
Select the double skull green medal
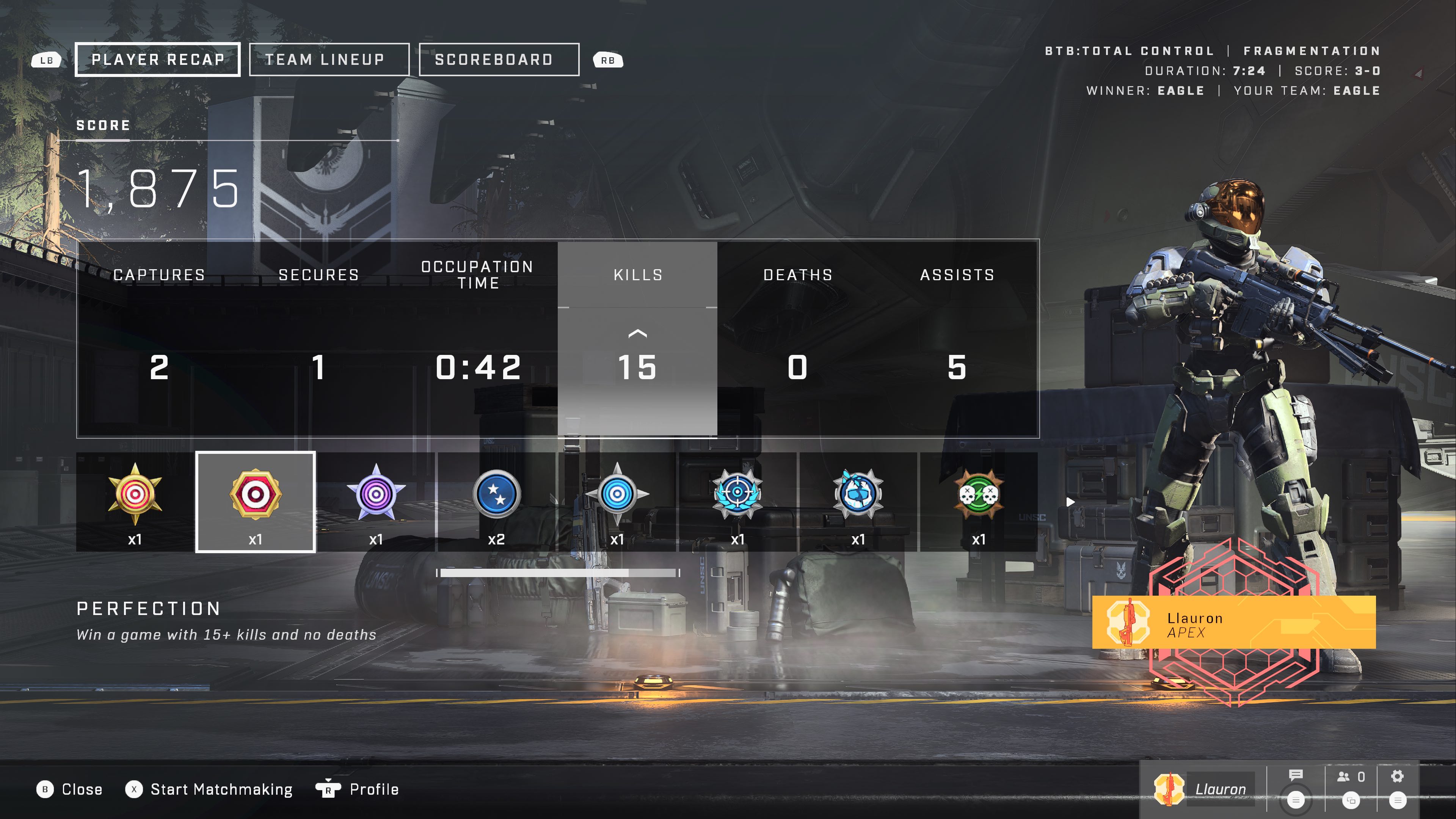coord(978,501)
